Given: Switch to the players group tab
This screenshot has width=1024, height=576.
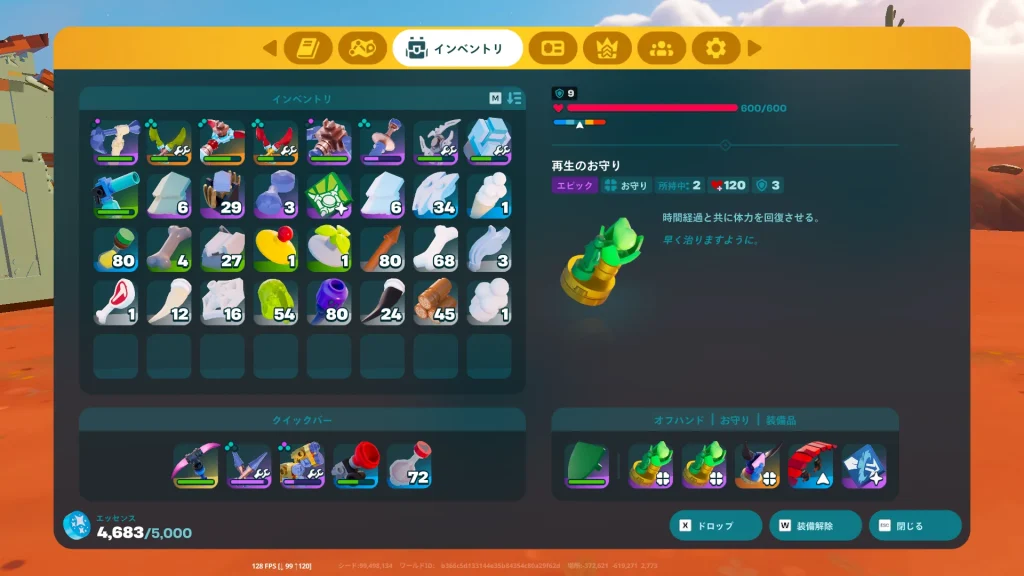Looking at the screenshot, I should pyautogui.click(x=661, y=48).
